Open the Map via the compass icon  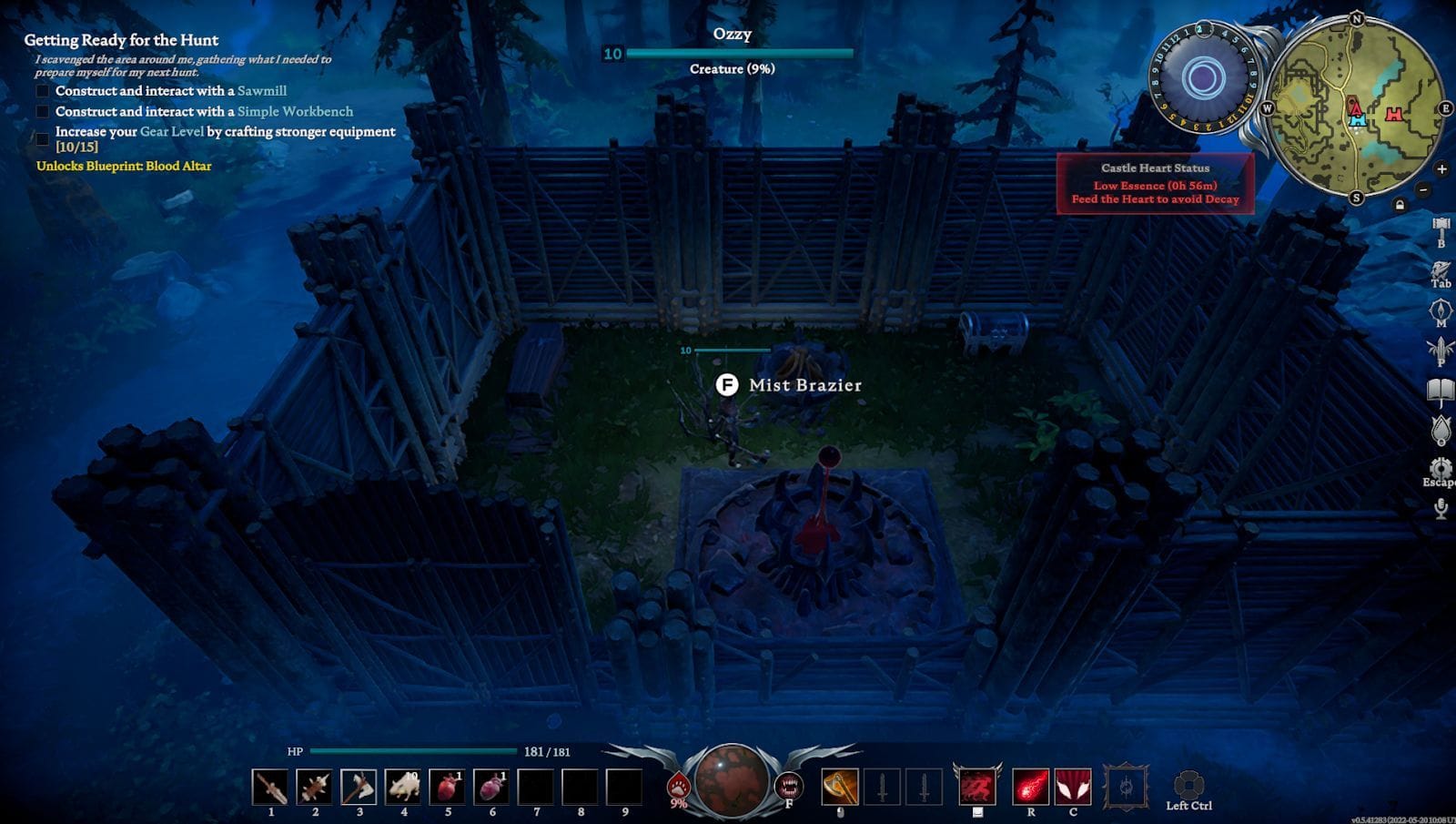pyautogui.click(x=1440, y=310)
